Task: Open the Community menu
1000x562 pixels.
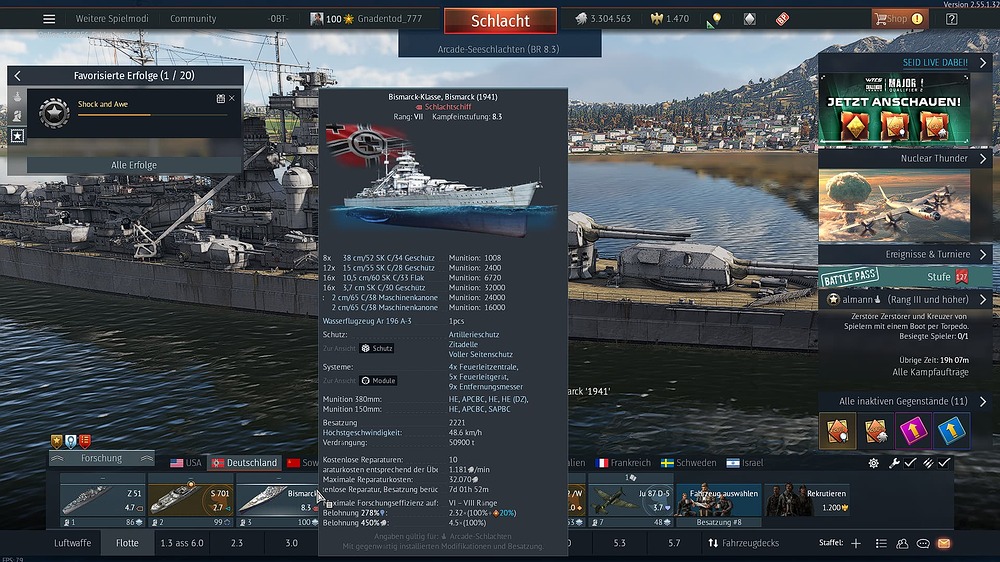Action: [x=193, y=19]
